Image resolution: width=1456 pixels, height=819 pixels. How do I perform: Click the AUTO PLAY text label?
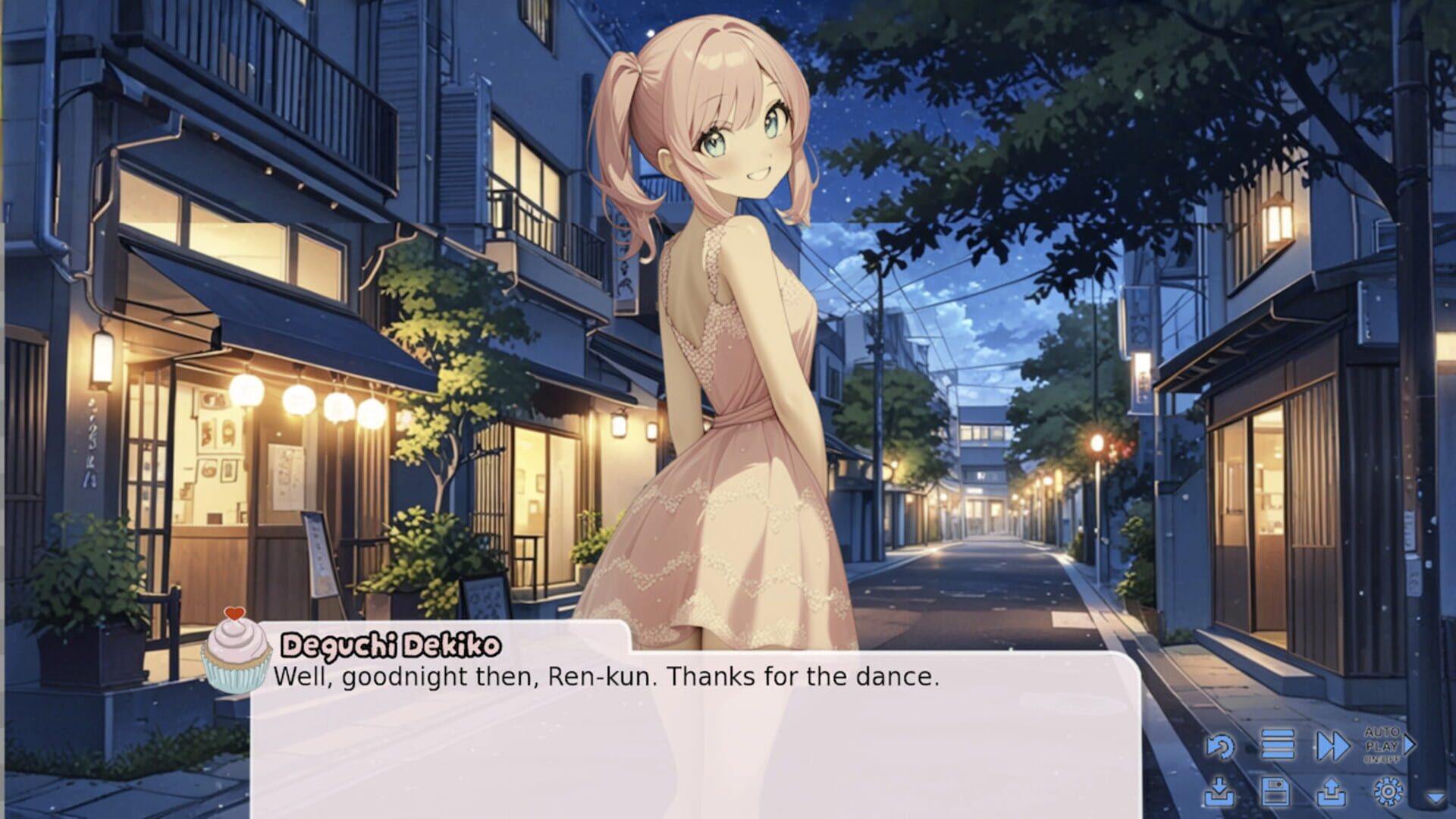[1382, 739]
